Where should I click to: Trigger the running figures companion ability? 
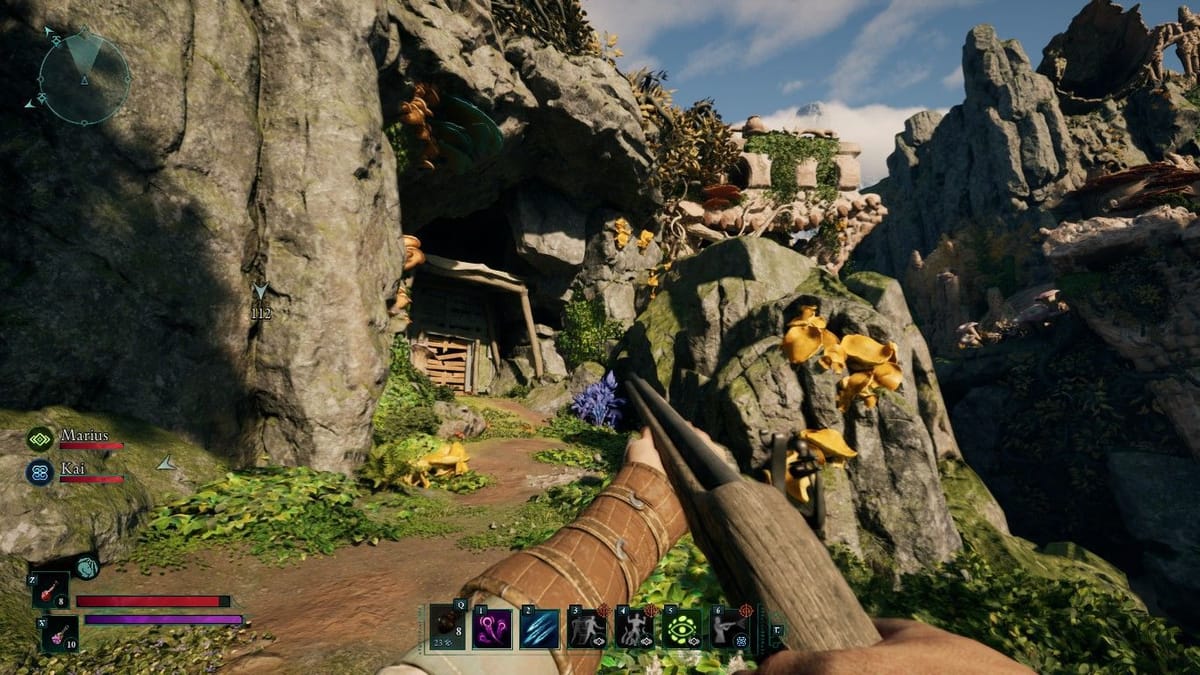point(587,628)
